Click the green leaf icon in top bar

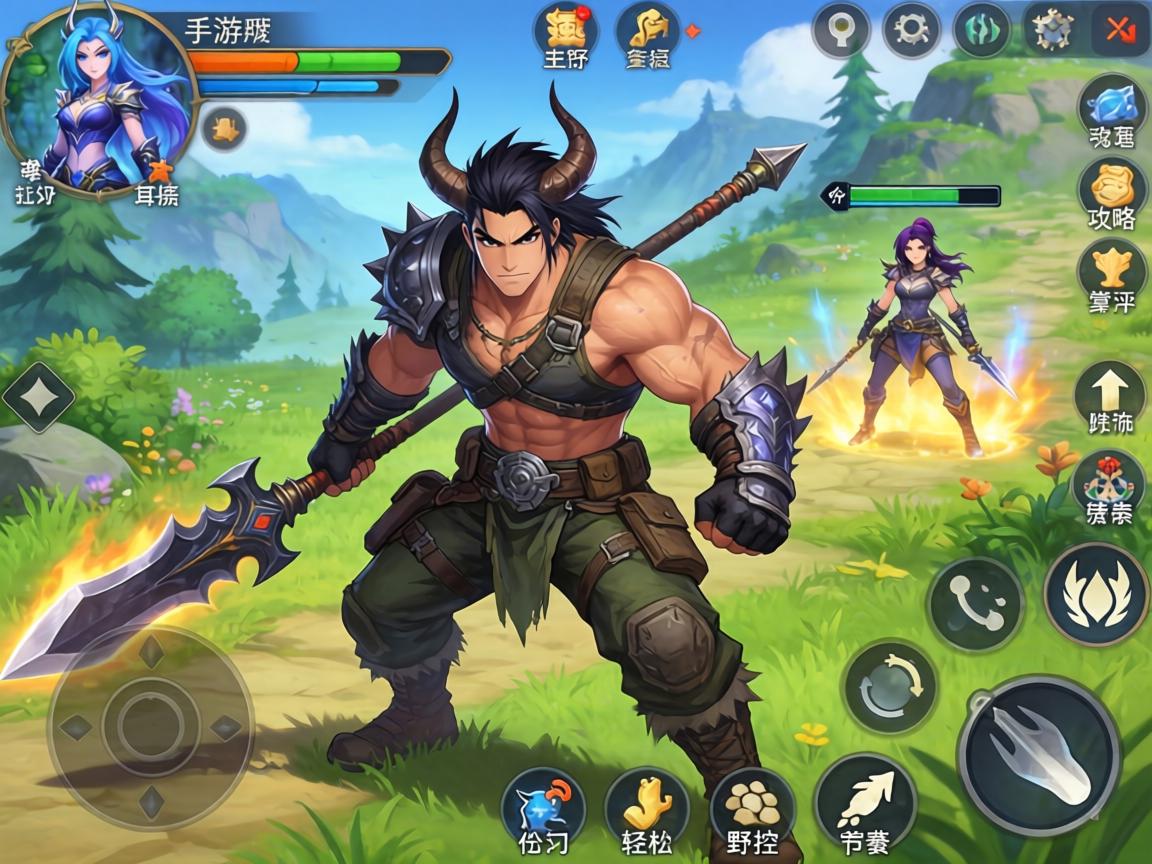point(981,30)
